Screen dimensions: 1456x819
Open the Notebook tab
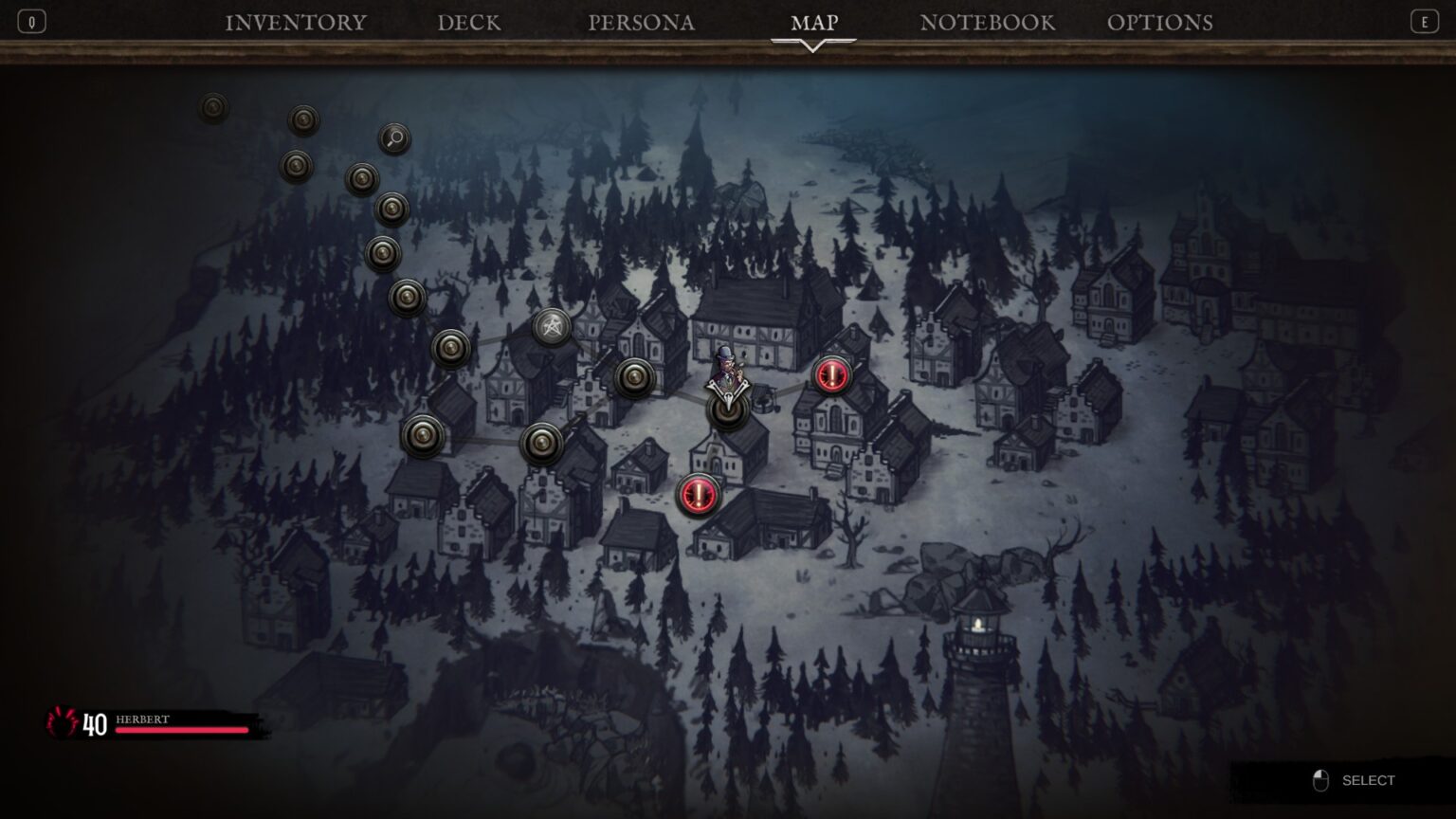coord(987,23)
